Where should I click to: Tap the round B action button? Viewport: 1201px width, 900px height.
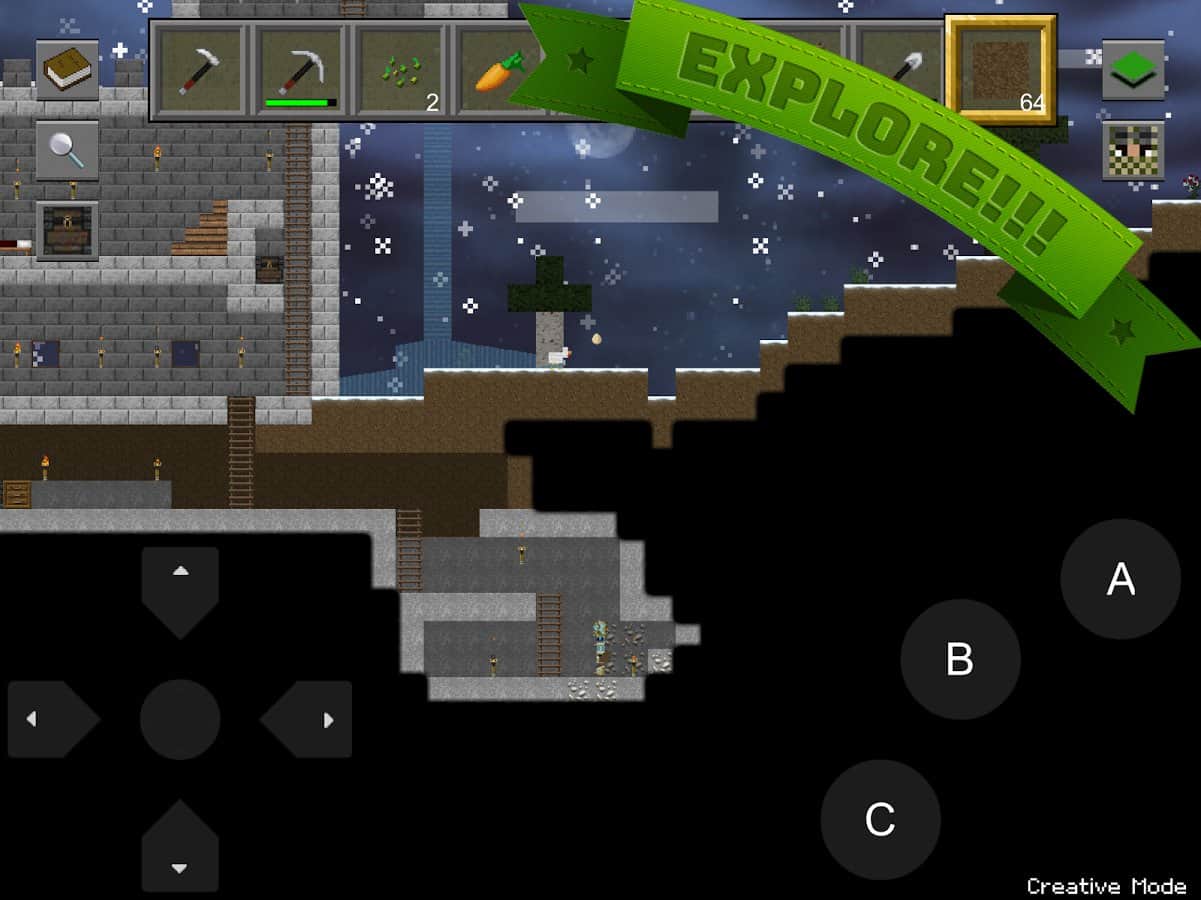click(x=960, y=659)
